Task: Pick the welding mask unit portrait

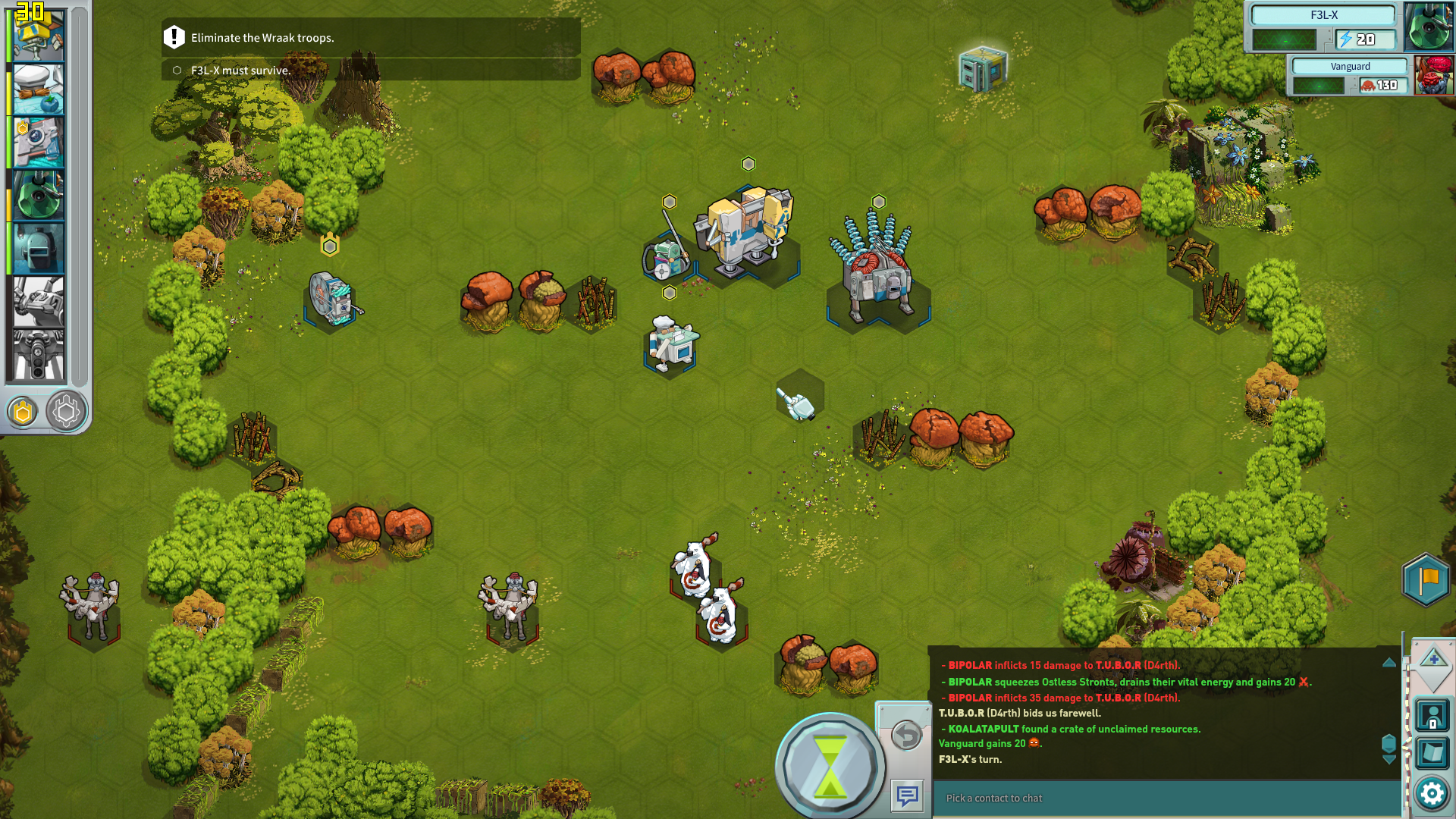Action: pos(38,248)
